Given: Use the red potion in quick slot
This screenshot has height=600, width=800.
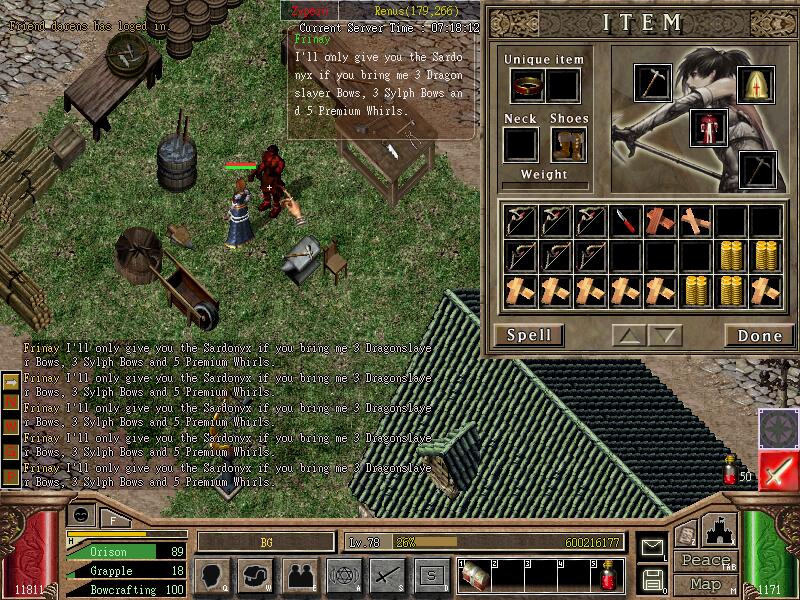Looking at the screenshot, I should 608,576.
